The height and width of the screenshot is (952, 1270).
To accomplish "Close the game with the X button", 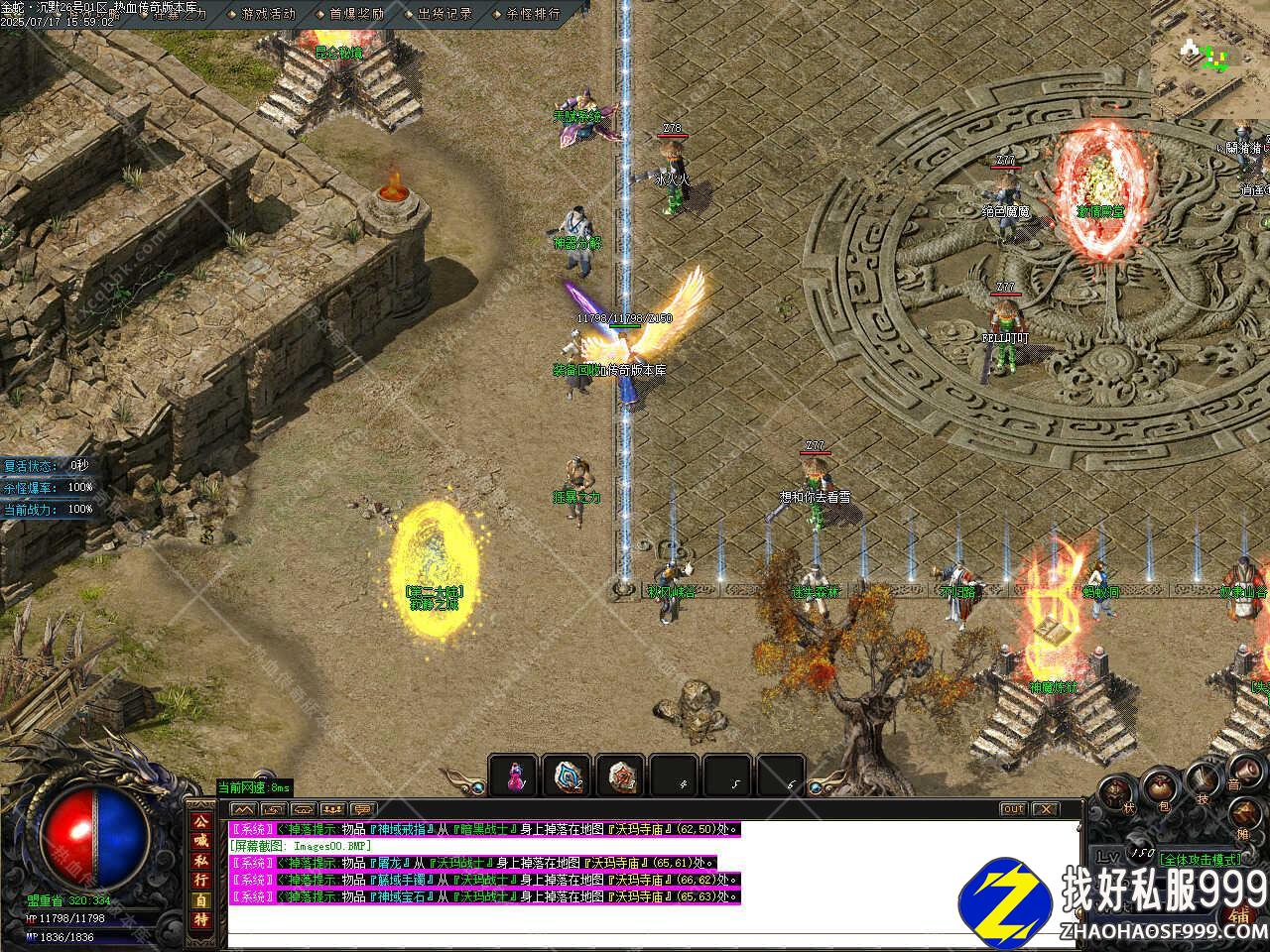I will 1045,809.
